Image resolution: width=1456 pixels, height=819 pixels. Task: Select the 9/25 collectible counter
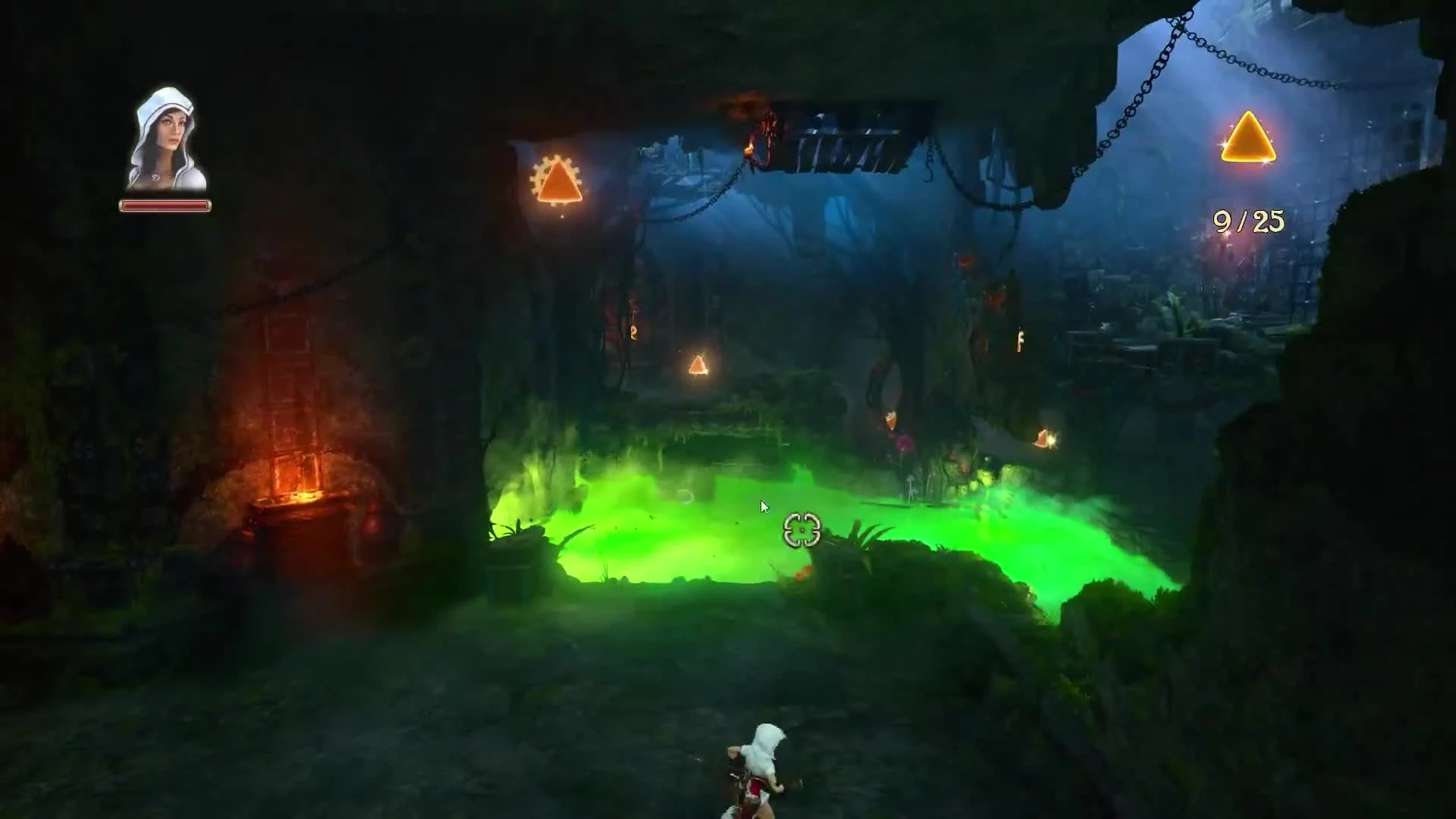coord(1249,221)
